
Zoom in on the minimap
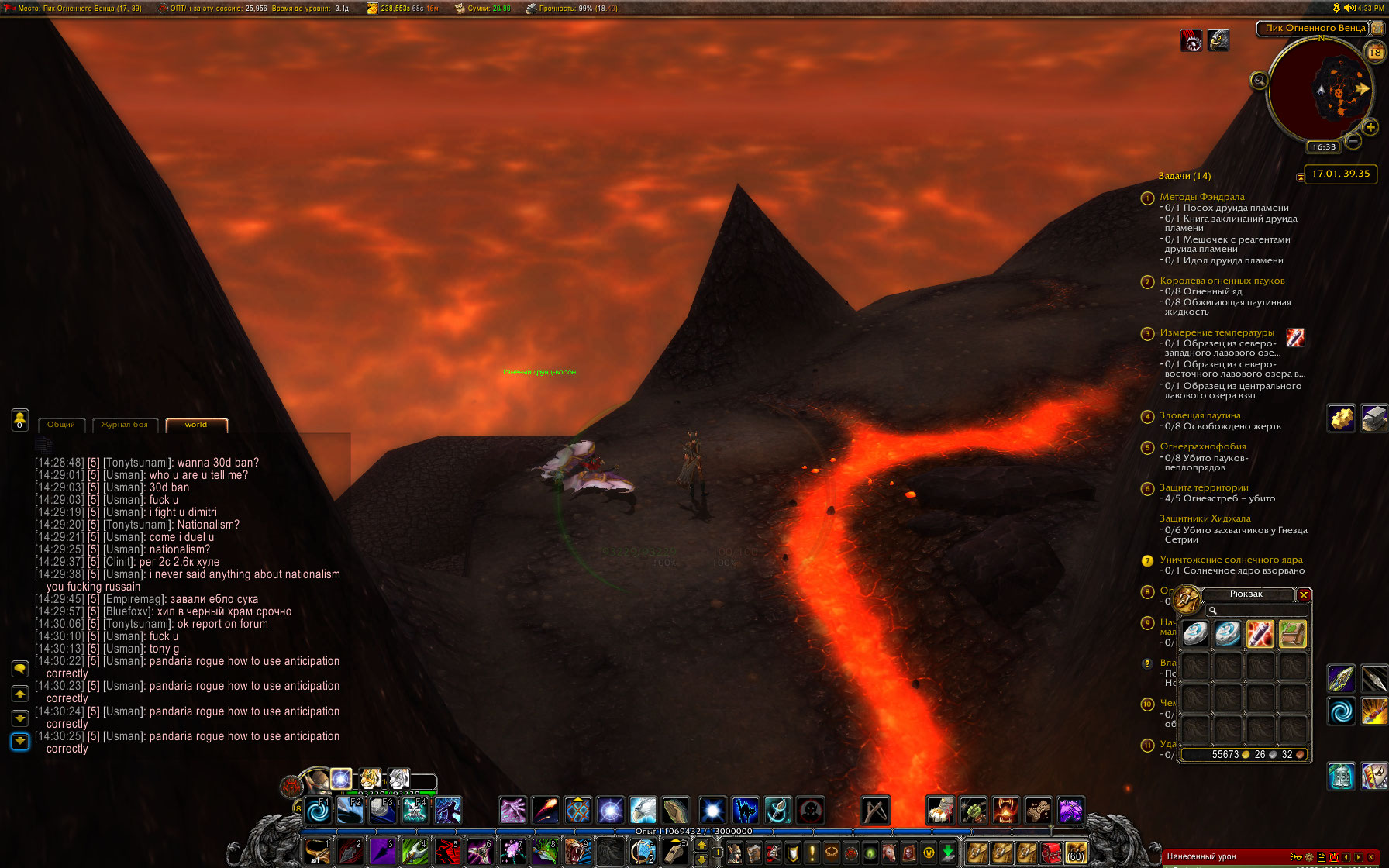click(x=1370, y=127)
